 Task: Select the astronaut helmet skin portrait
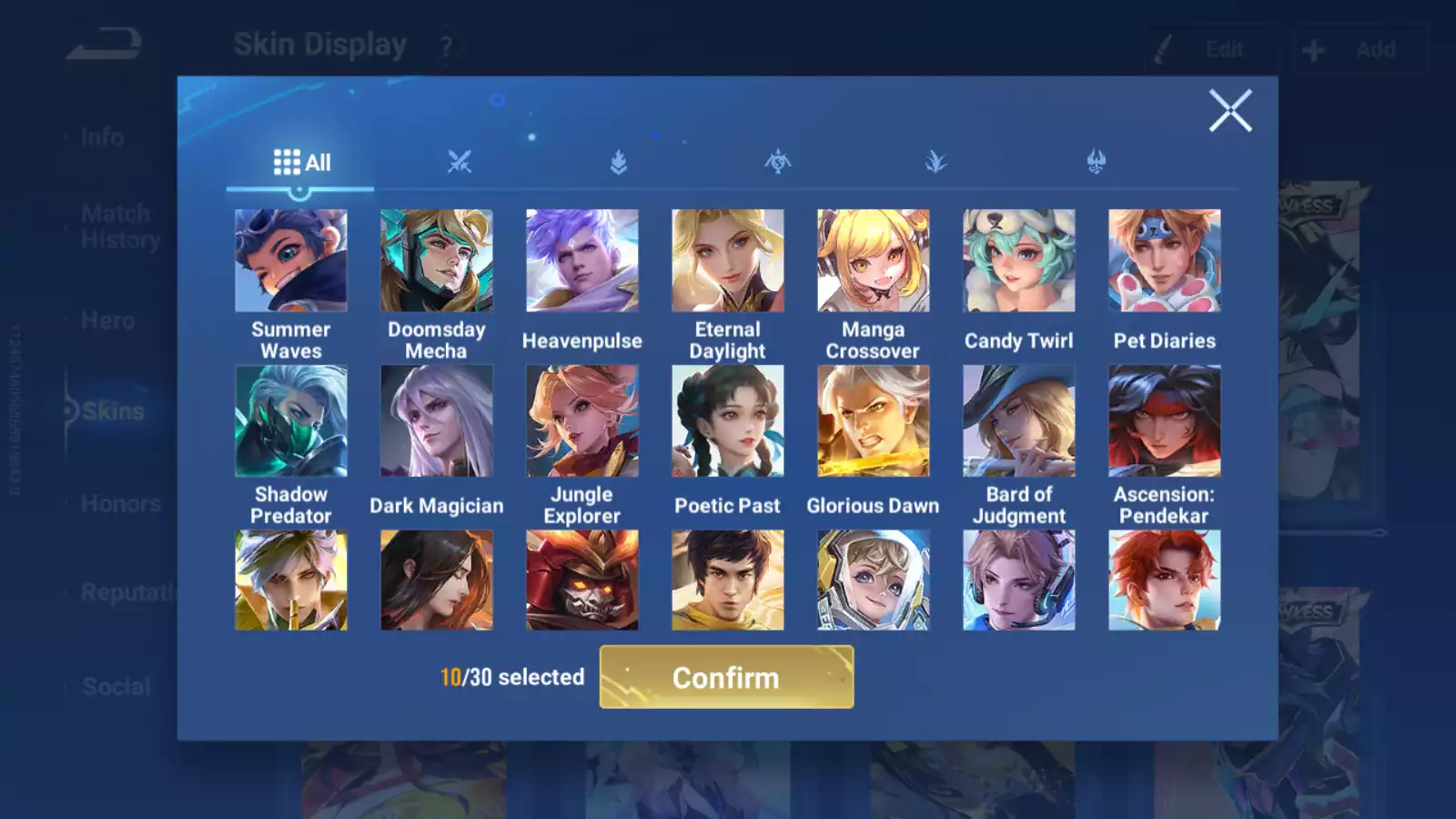[874, 581]
